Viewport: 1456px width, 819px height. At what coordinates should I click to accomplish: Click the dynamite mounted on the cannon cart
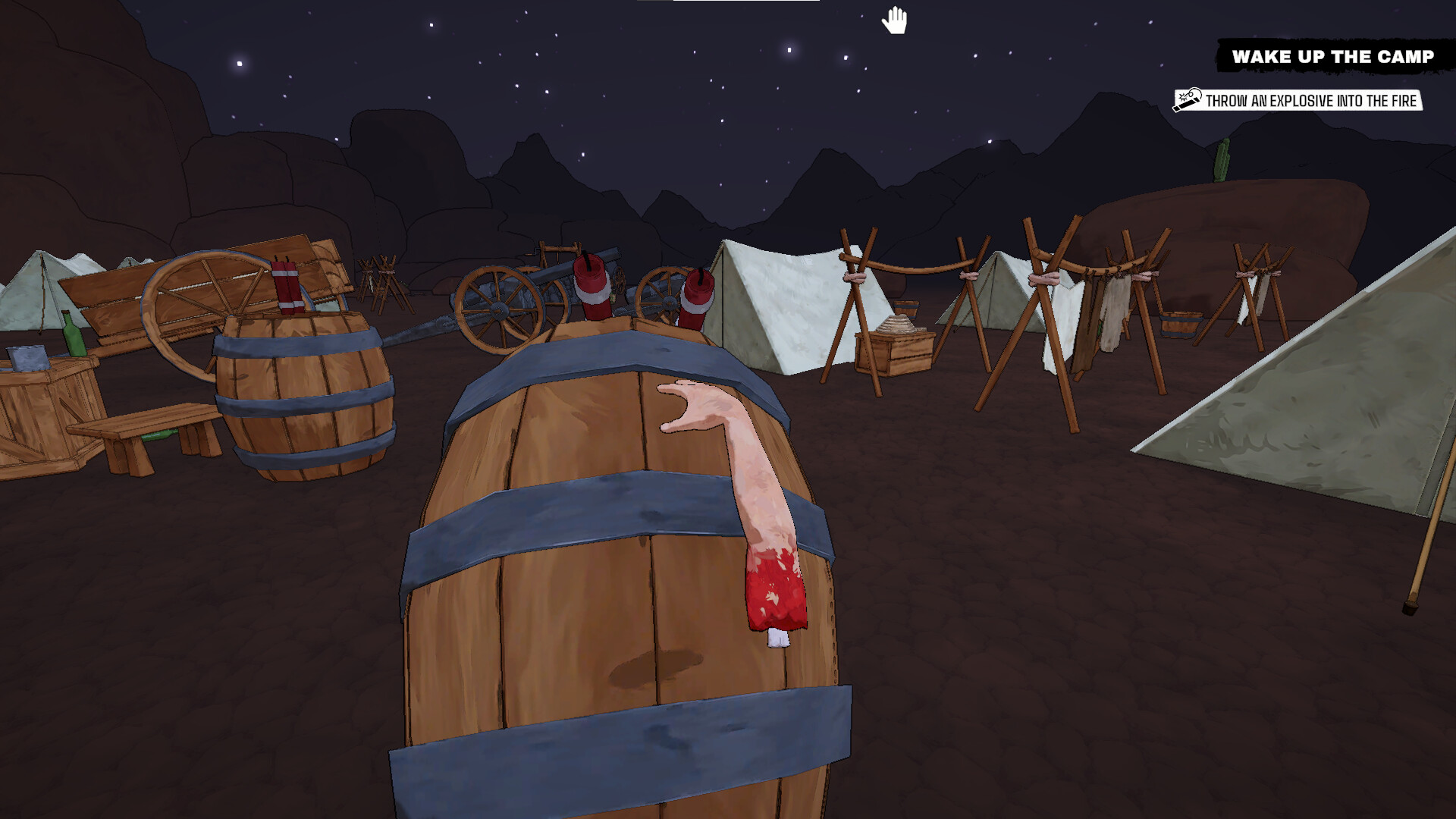(x=591, y=284)
